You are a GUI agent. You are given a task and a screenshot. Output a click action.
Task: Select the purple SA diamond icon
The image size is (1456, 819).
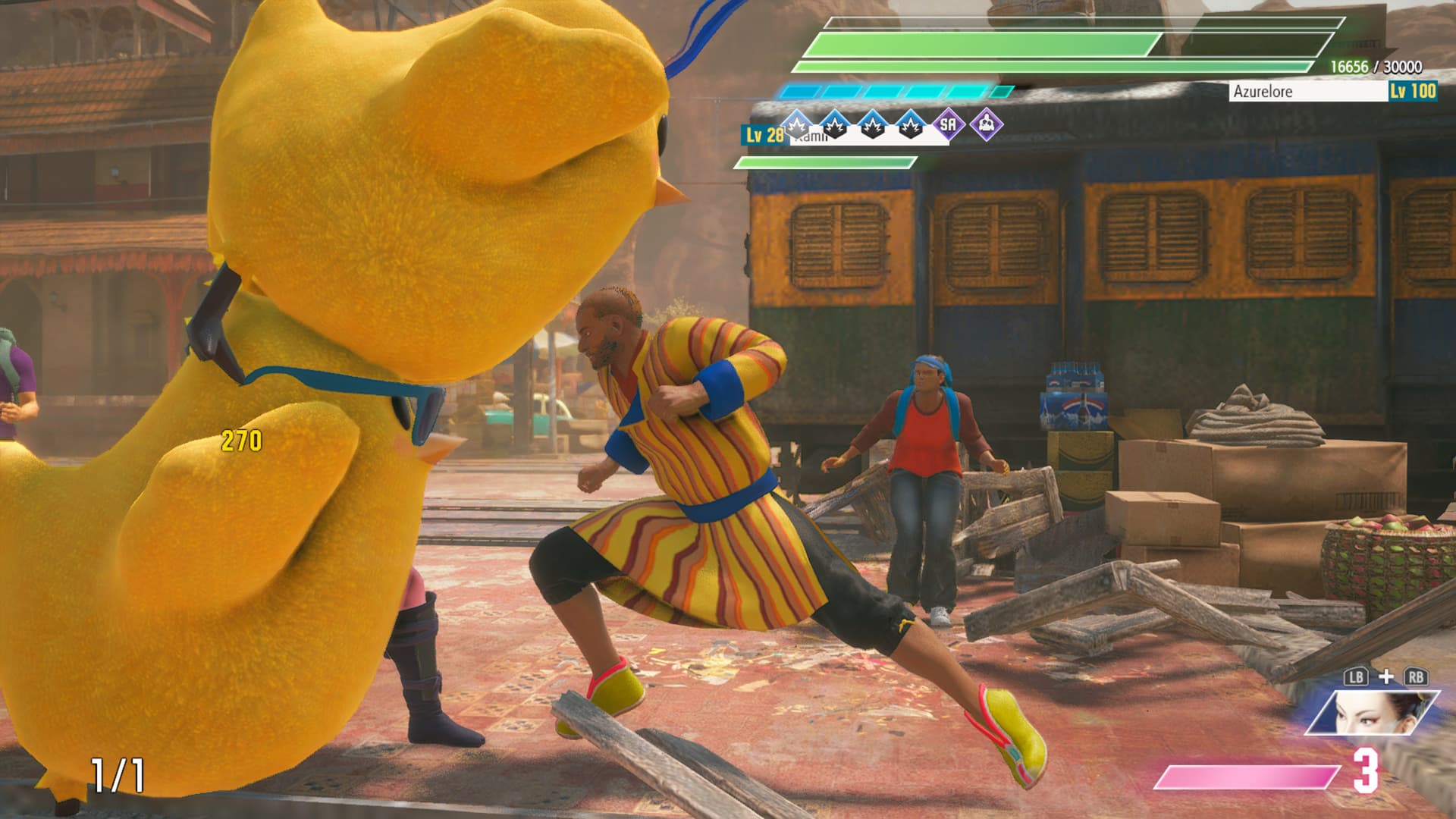pyautogui.click(x=948, y=124)
